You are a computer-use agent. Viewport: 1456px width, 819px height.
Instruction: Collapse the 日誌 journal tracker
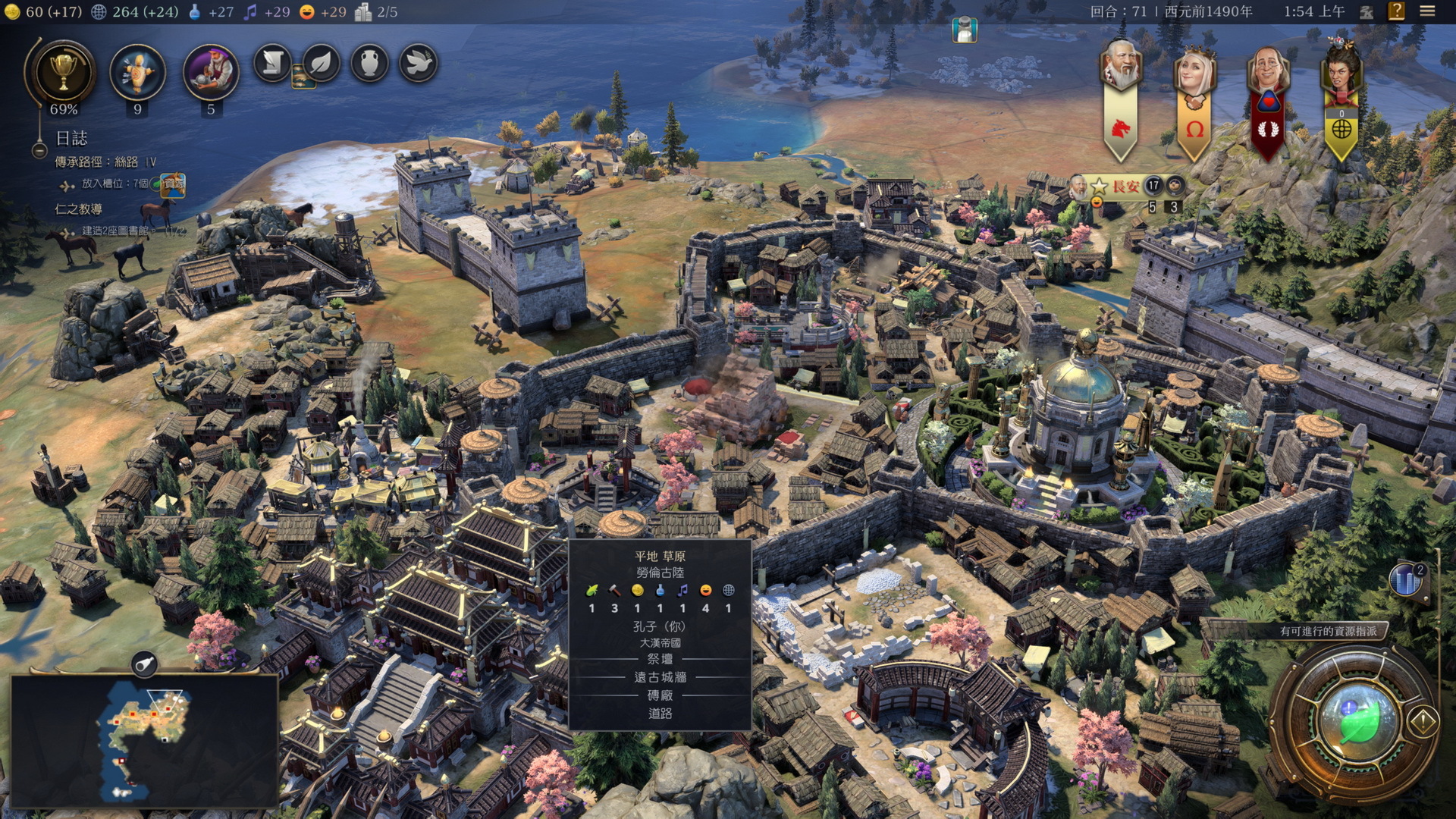[x=39, y=150]
